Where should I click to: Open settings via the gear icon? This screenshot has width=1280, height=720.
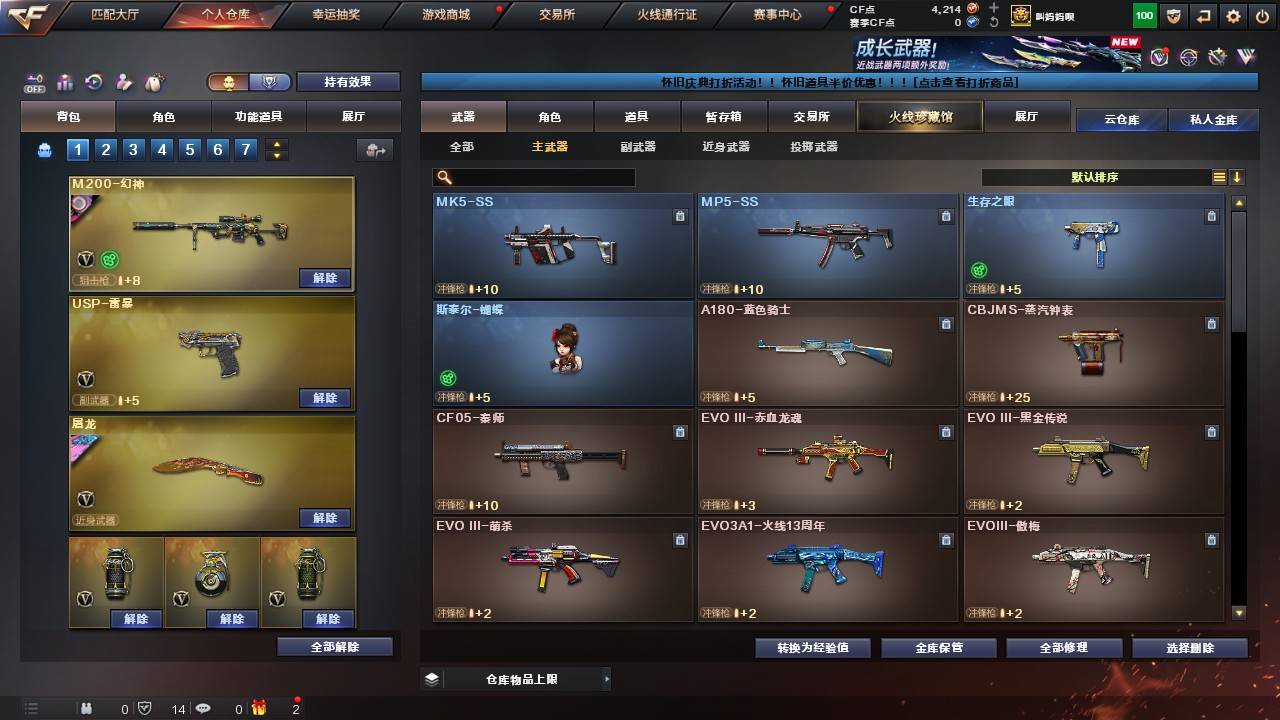pyautogui.click(x=1233, y=15)
